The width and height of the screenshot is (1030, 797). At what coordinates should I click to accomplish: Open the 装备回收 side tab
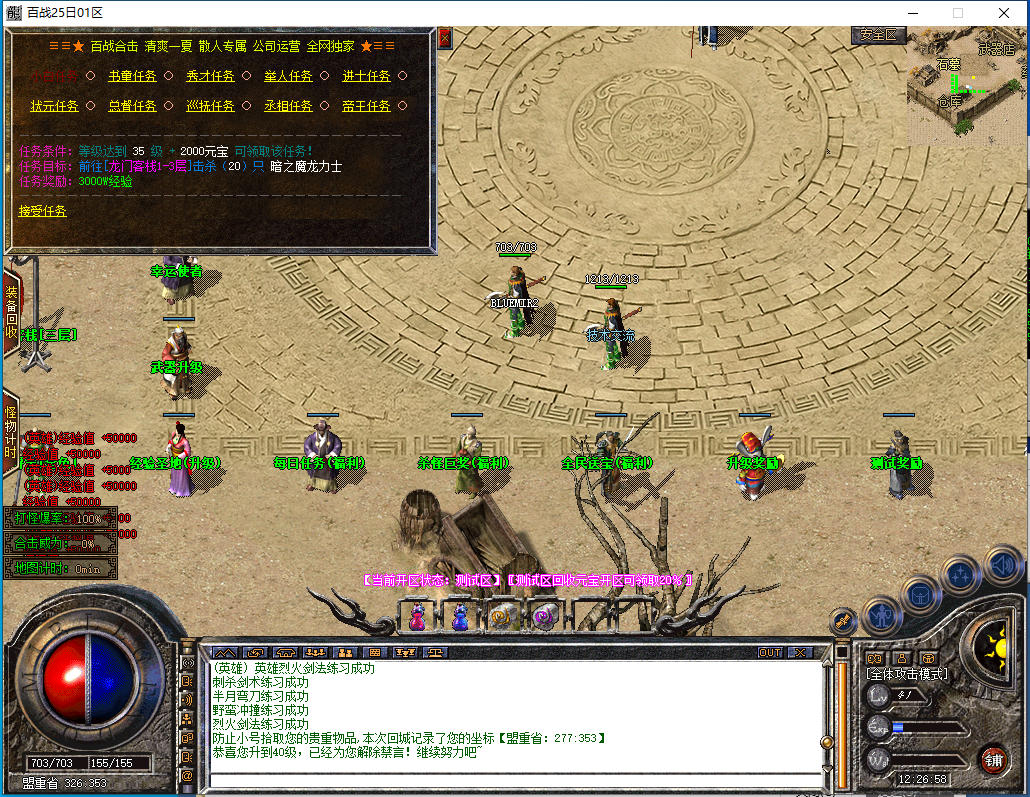click(11, 312)
